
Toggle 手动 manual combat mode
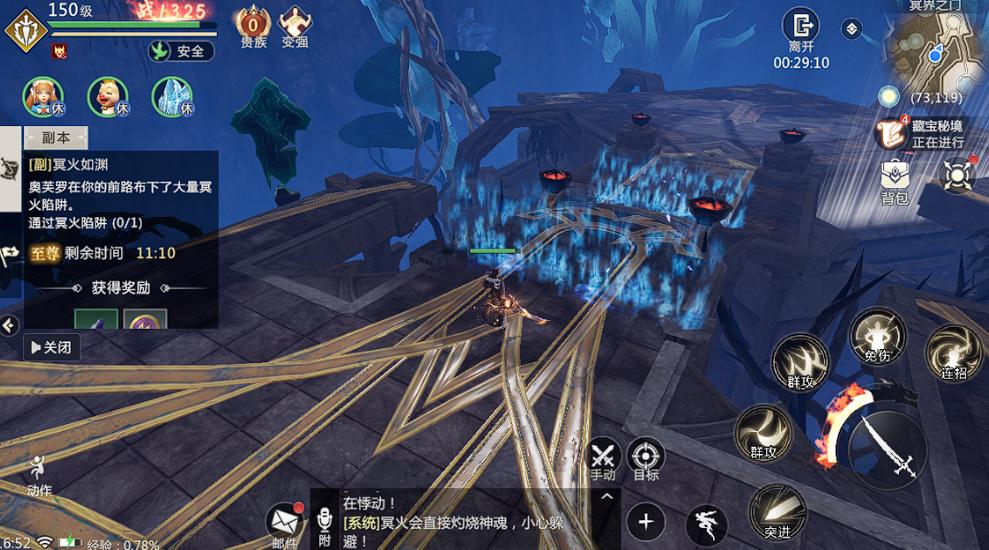(602, 457)
